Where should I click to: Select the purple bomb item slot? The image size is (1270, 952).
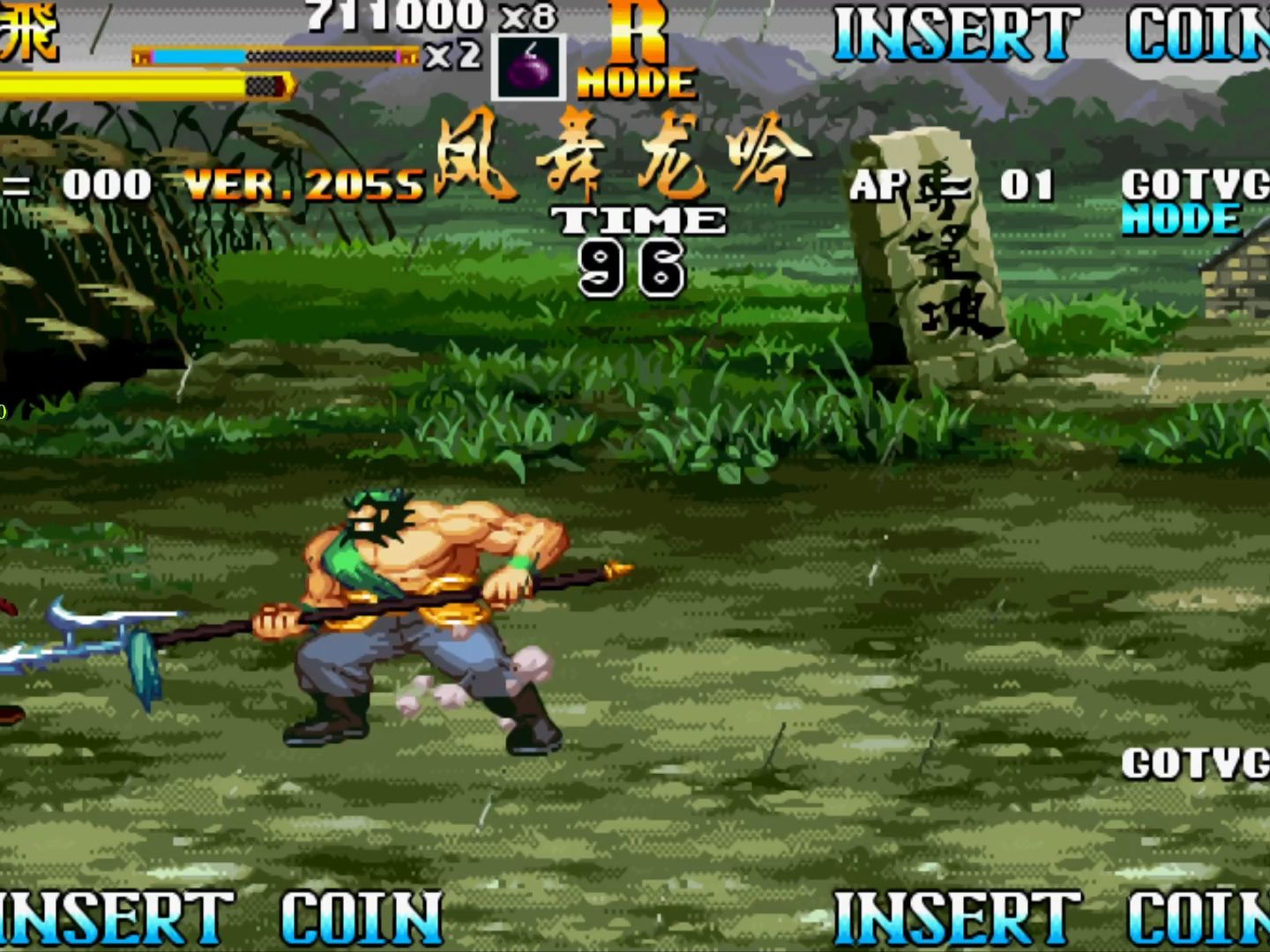pos(528,67)
